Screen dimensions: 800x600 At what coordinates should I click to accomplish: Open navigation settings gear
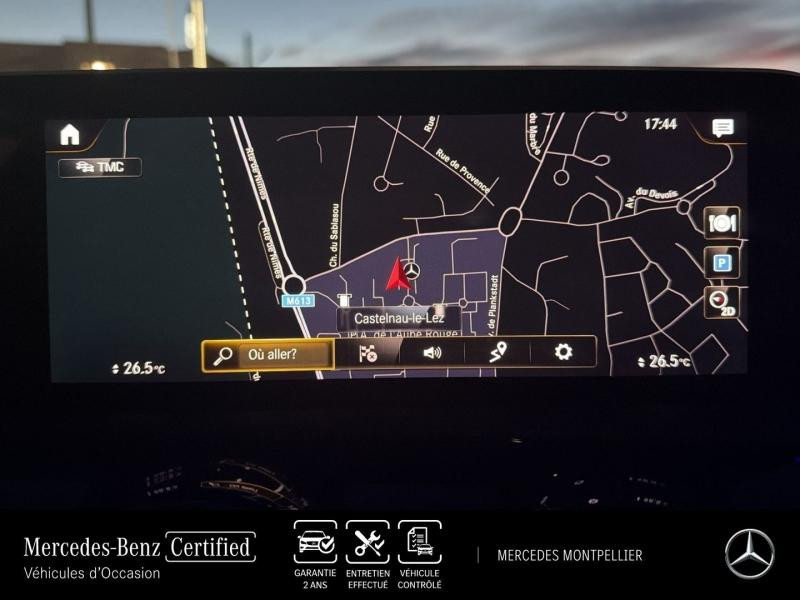564,351
